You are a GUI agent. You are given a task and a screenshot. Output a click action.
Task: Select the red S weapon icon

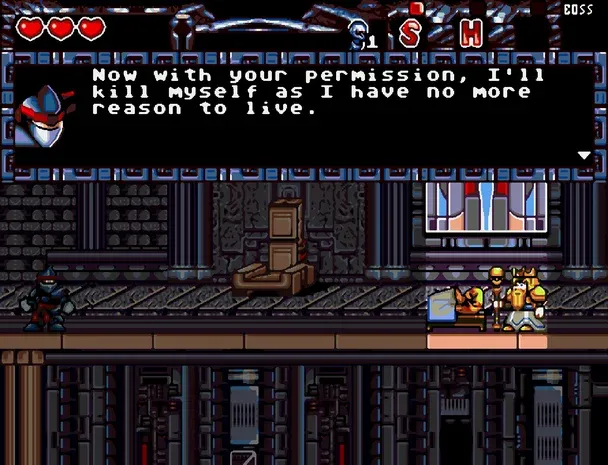(411, 32)
